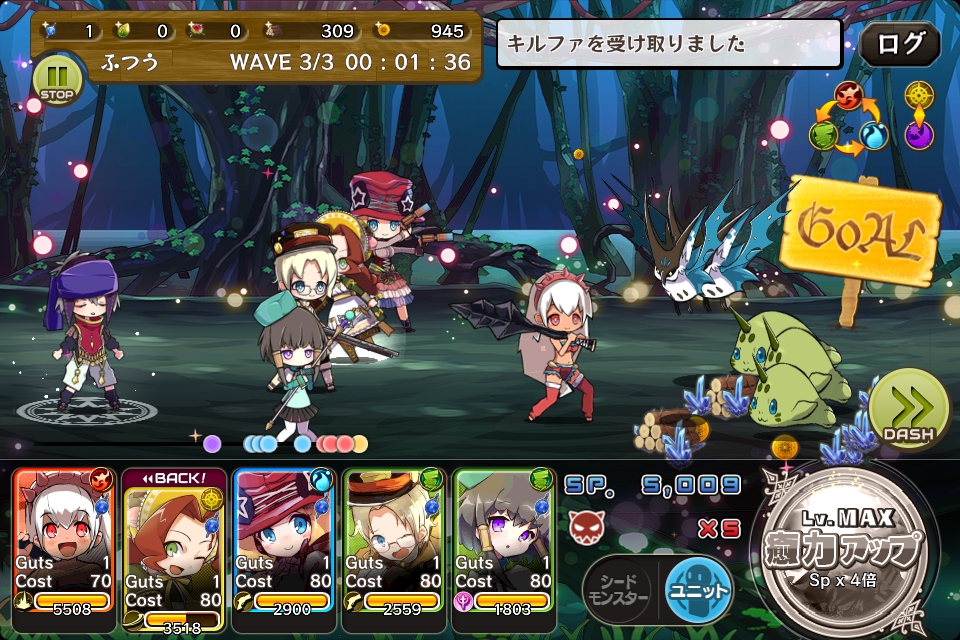Select the purple-eyed dark-haired unit card
The image size is (960, 640).
click(503, 540)
